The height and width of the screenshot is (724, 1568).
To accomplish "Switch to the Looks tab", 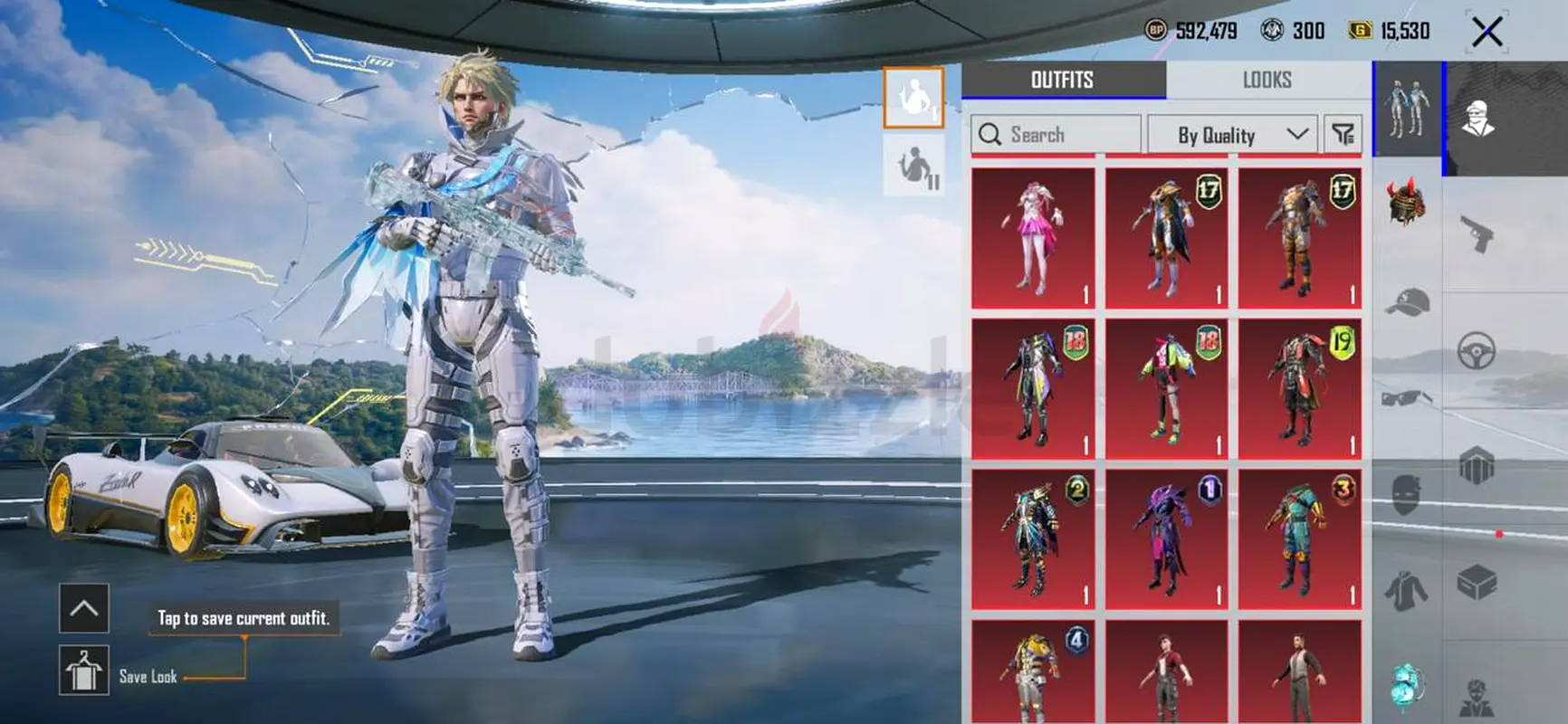I will 1267,81.
